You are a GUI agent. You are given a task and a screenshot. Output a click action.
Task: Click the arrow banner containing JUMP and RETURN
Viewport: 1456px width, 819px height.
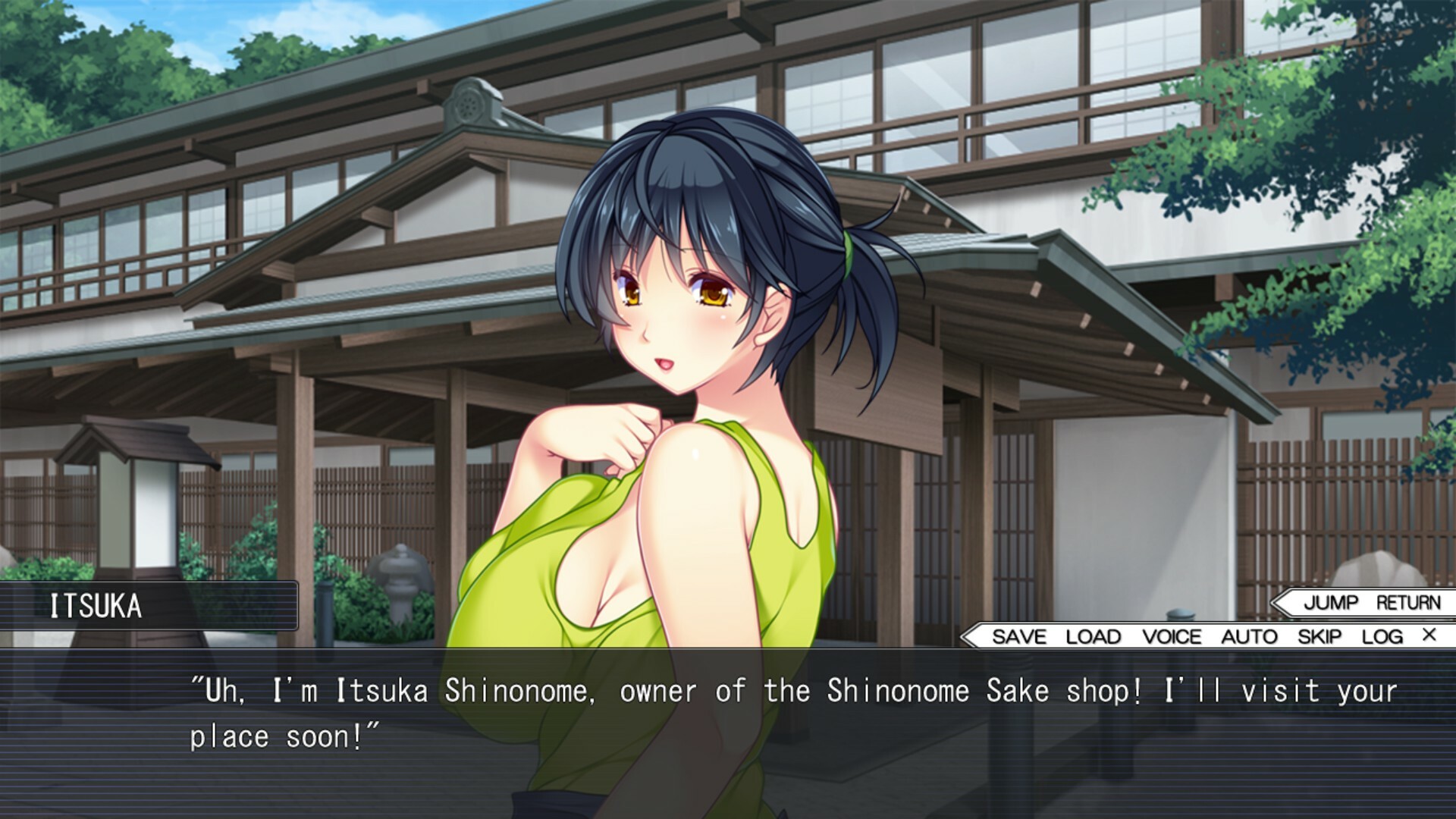click(x=1365, y=601)
